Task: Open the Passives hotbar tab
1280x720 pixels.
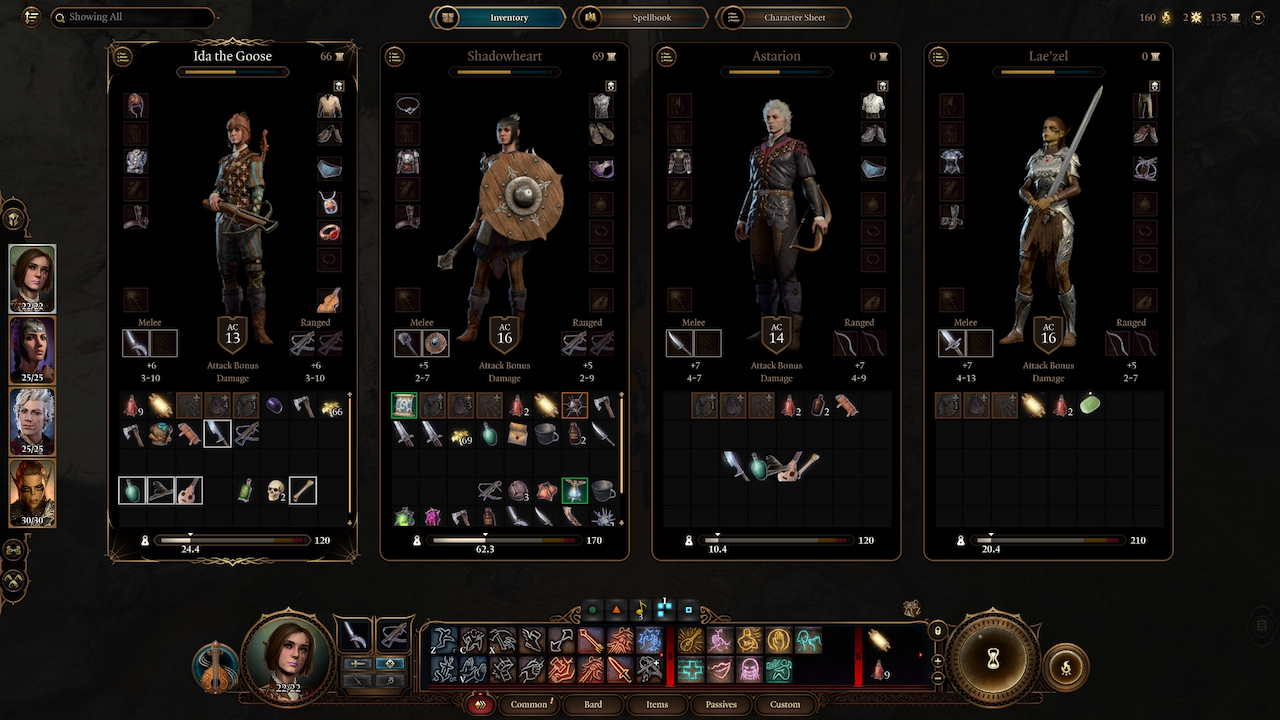Action: (x=721, y=704)
